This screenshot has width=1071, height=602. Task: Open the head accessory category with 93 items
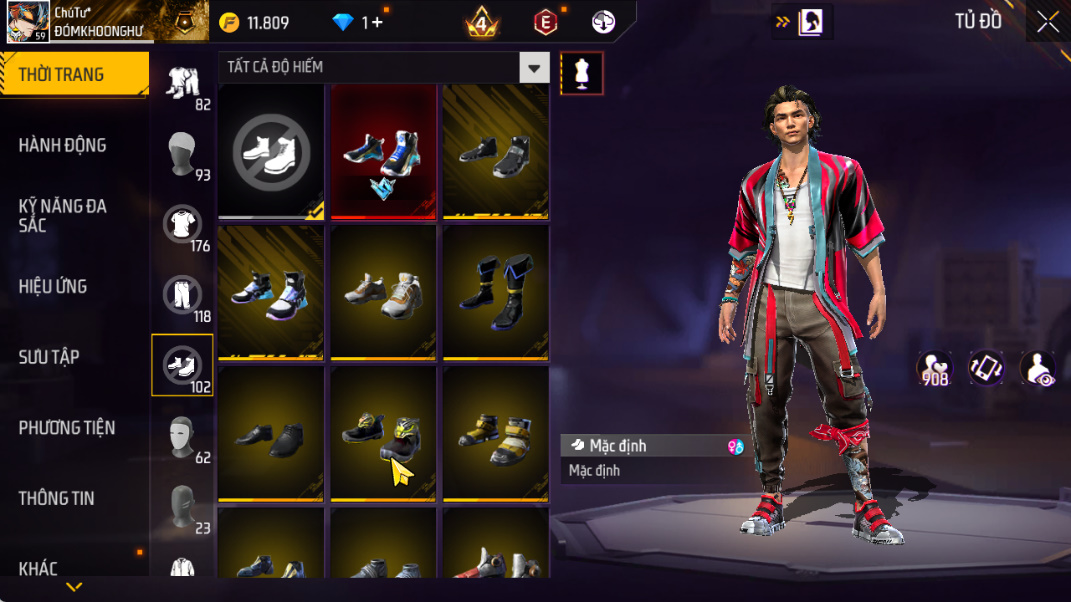click(x=182, y=154)
